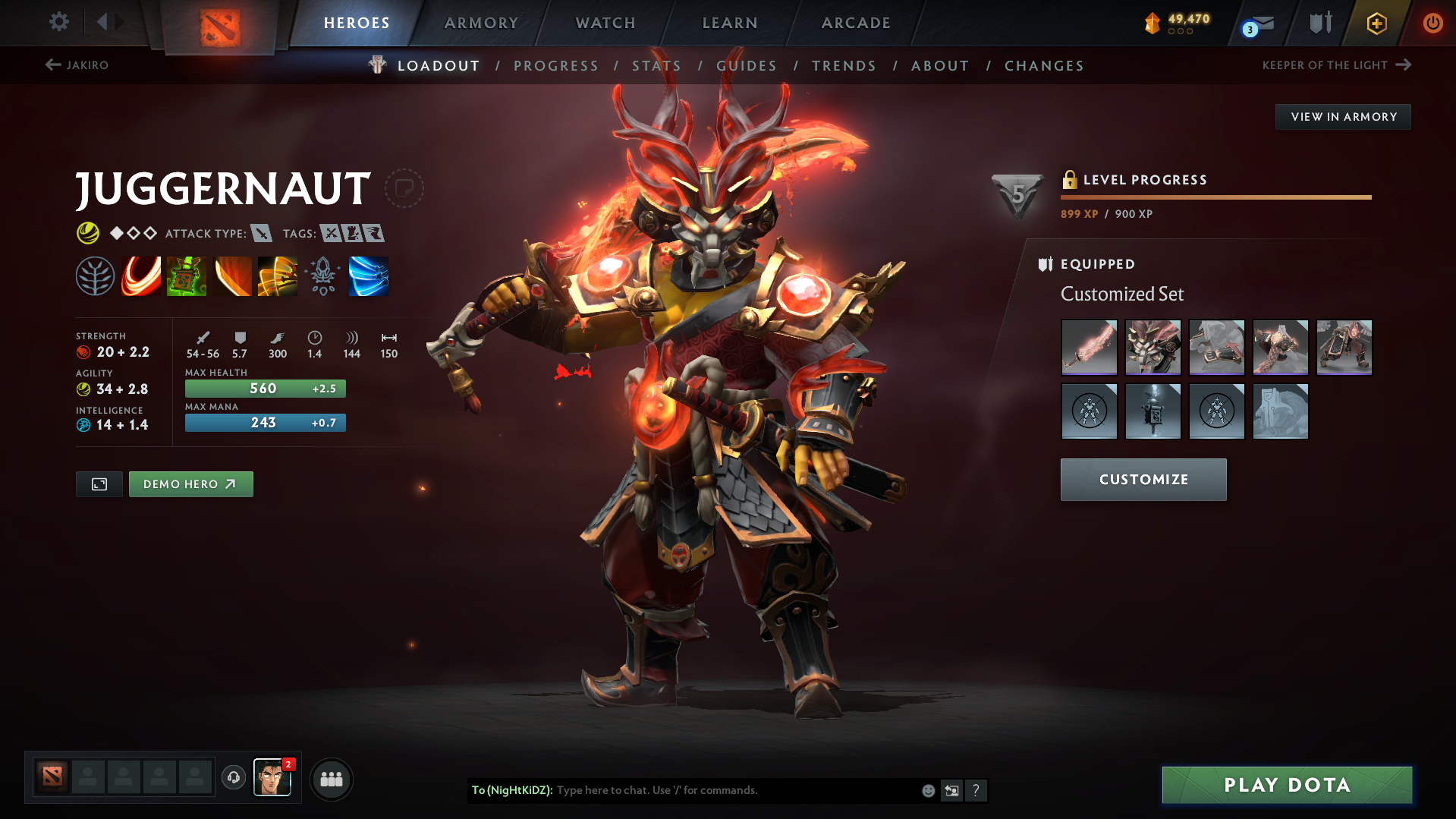Expand the Heroes navigation arrows
Image resolution: width=1456 pixels, height=819 pixels.
[110, 21]
